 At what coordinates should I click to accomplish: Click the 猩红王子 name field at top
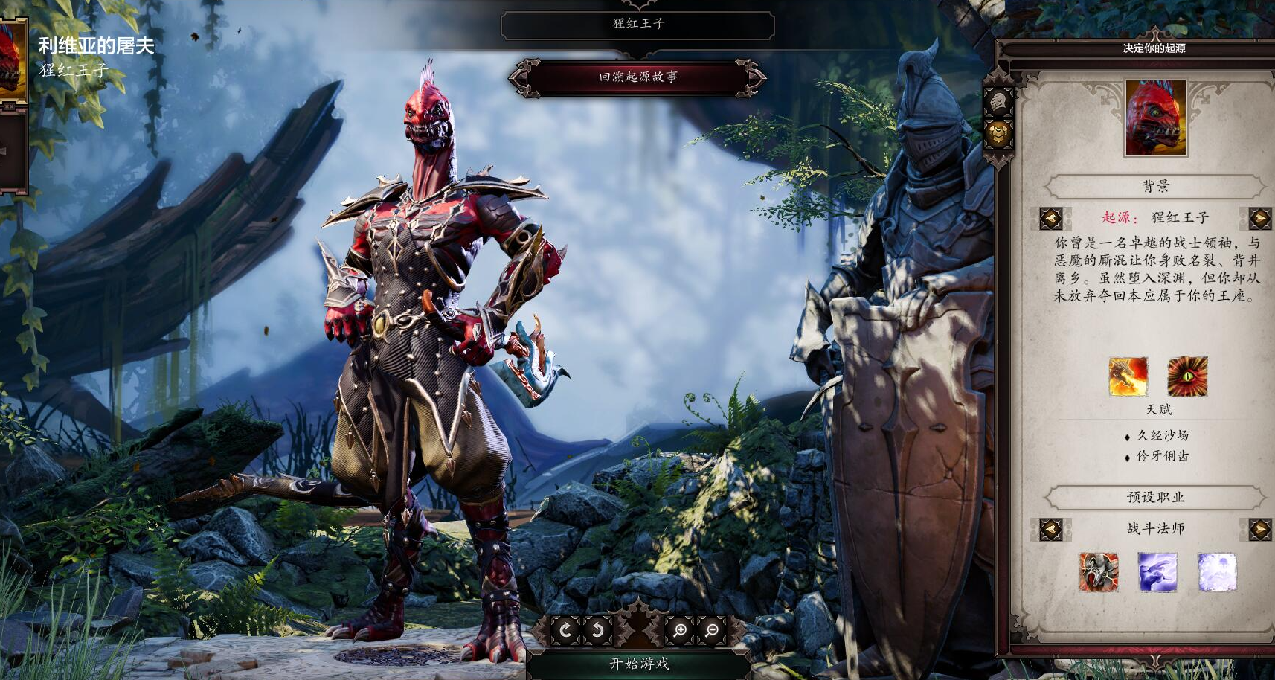(638, 25)
